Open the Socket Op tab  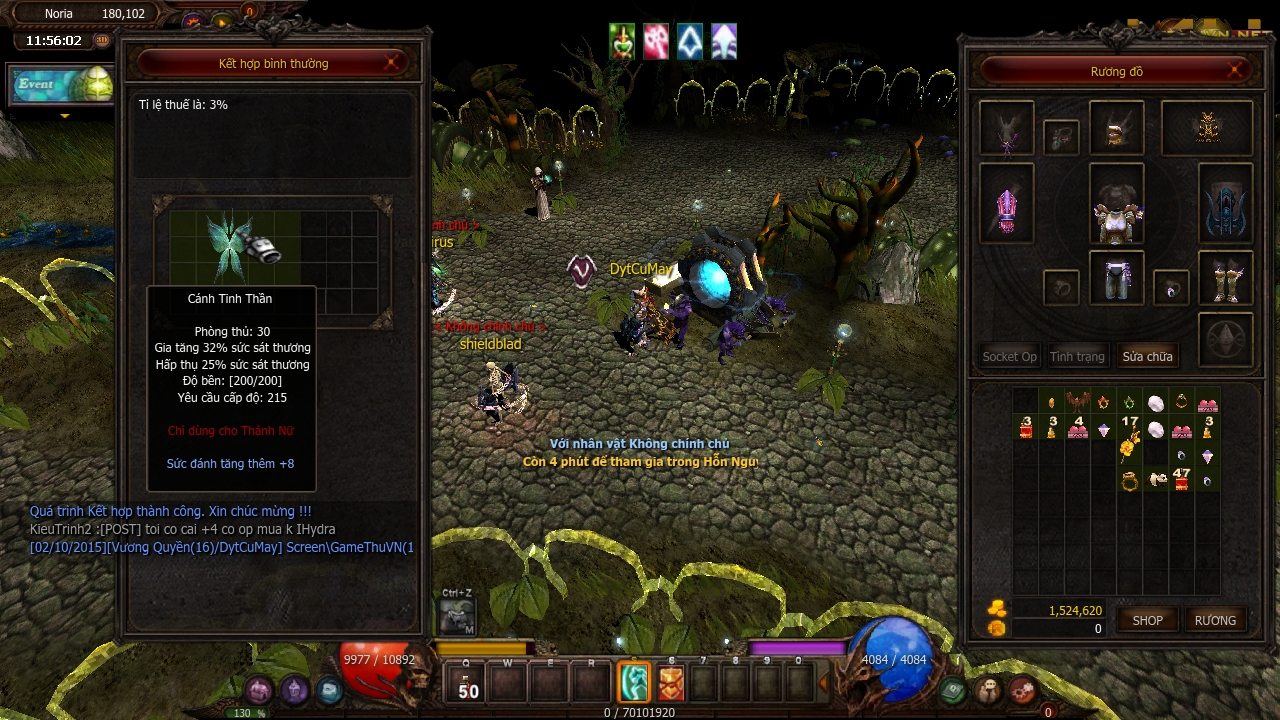1009,356
